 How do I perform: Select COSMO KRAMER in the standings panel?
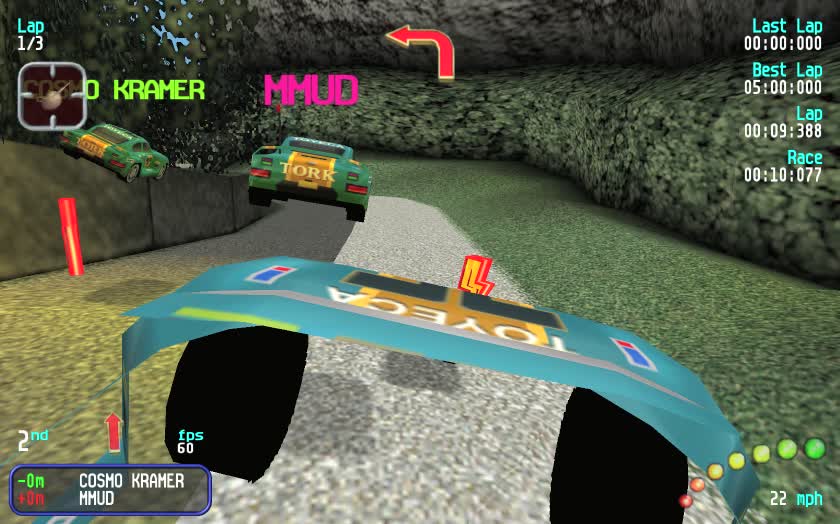(131, 481)
